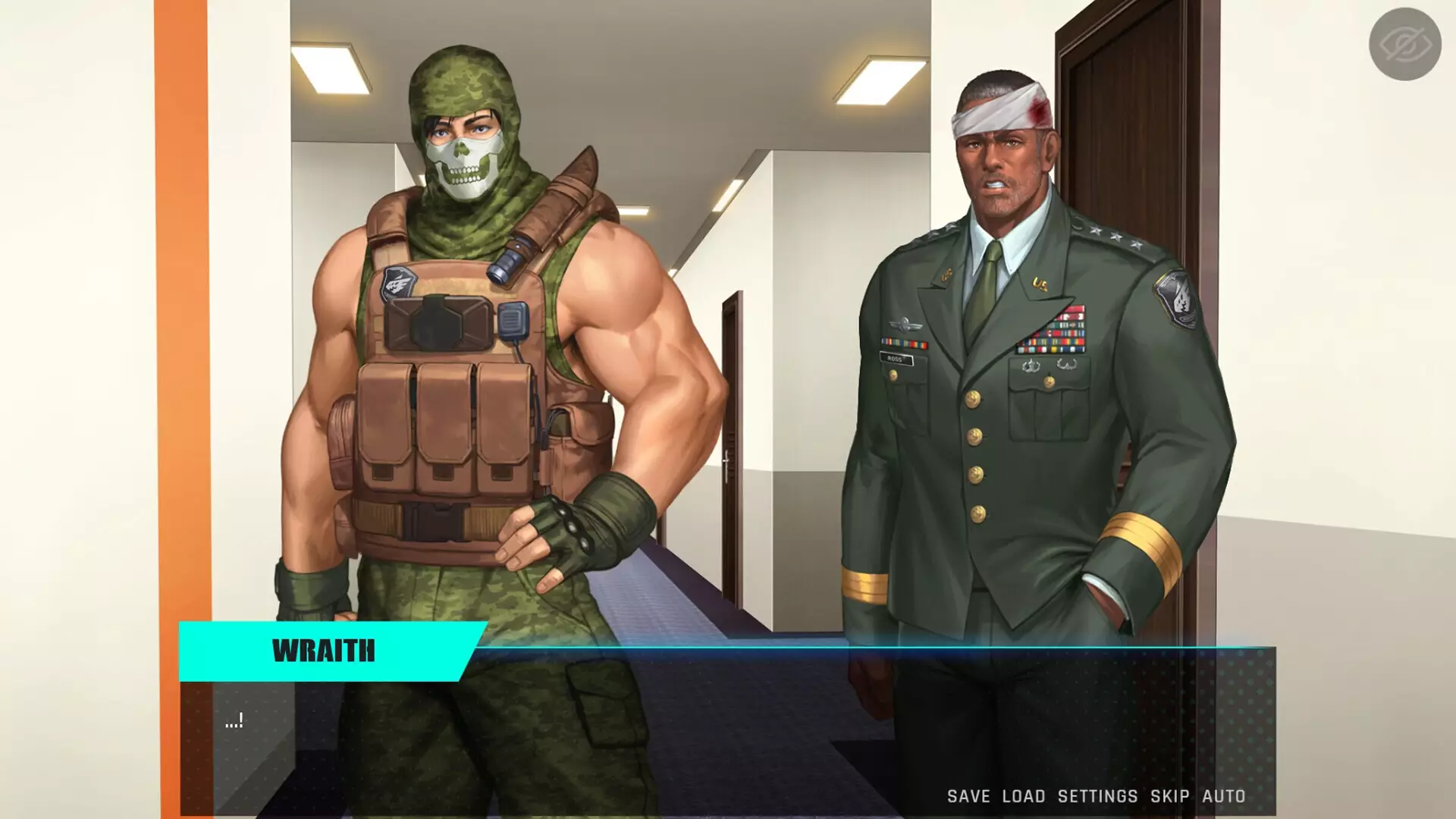
Task: Click the ROSS name tag on the uniform
Action: coord(898,356)
